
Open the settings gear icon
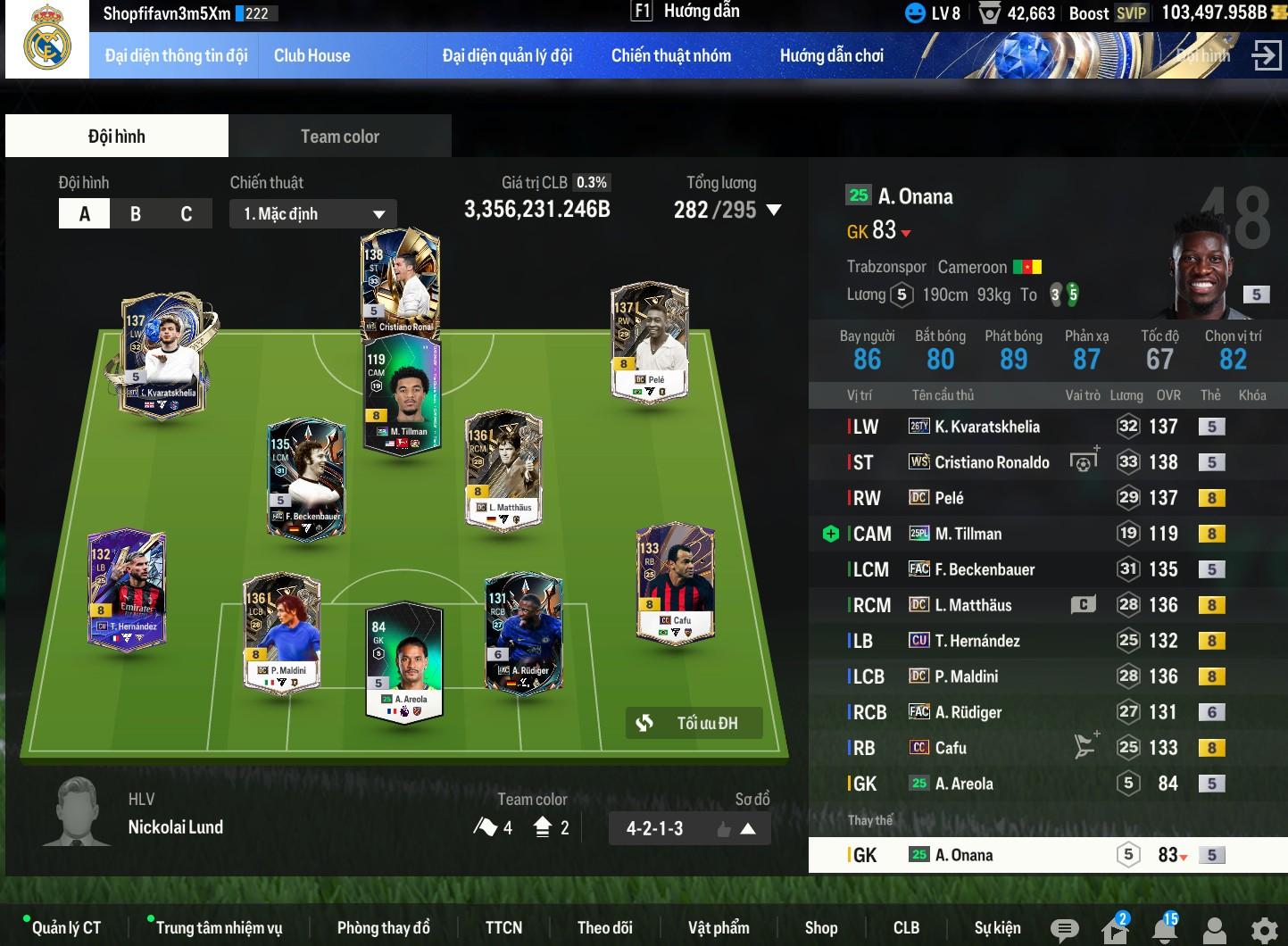point(1264,930)
